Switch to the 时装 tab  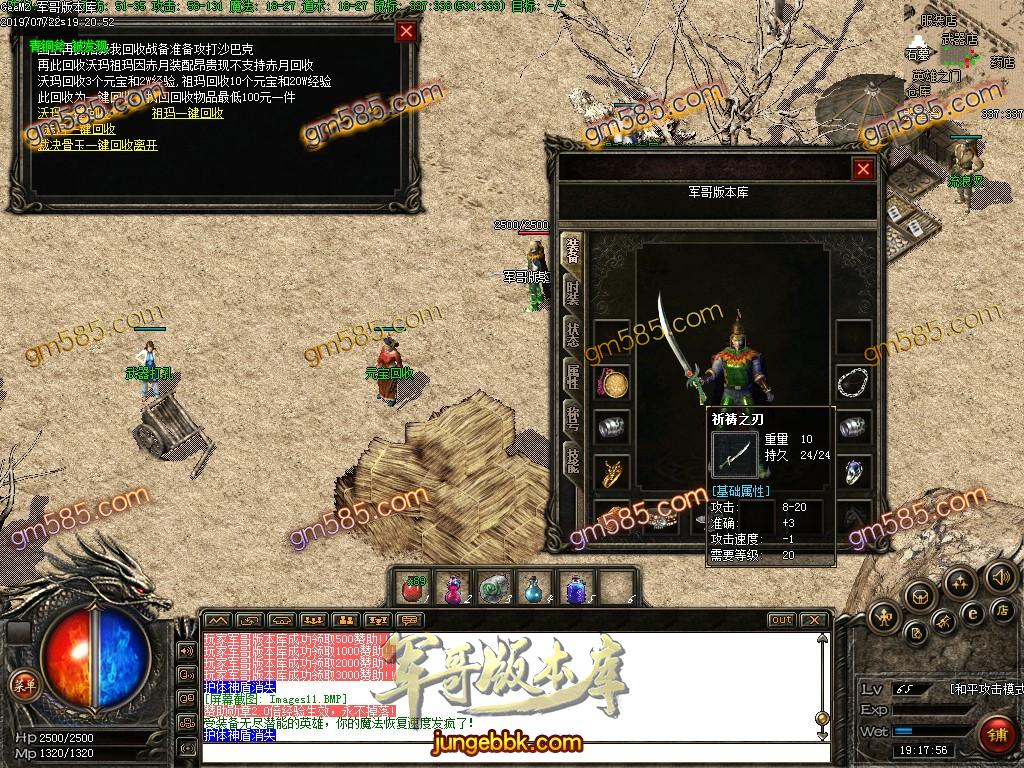point(572,291)
